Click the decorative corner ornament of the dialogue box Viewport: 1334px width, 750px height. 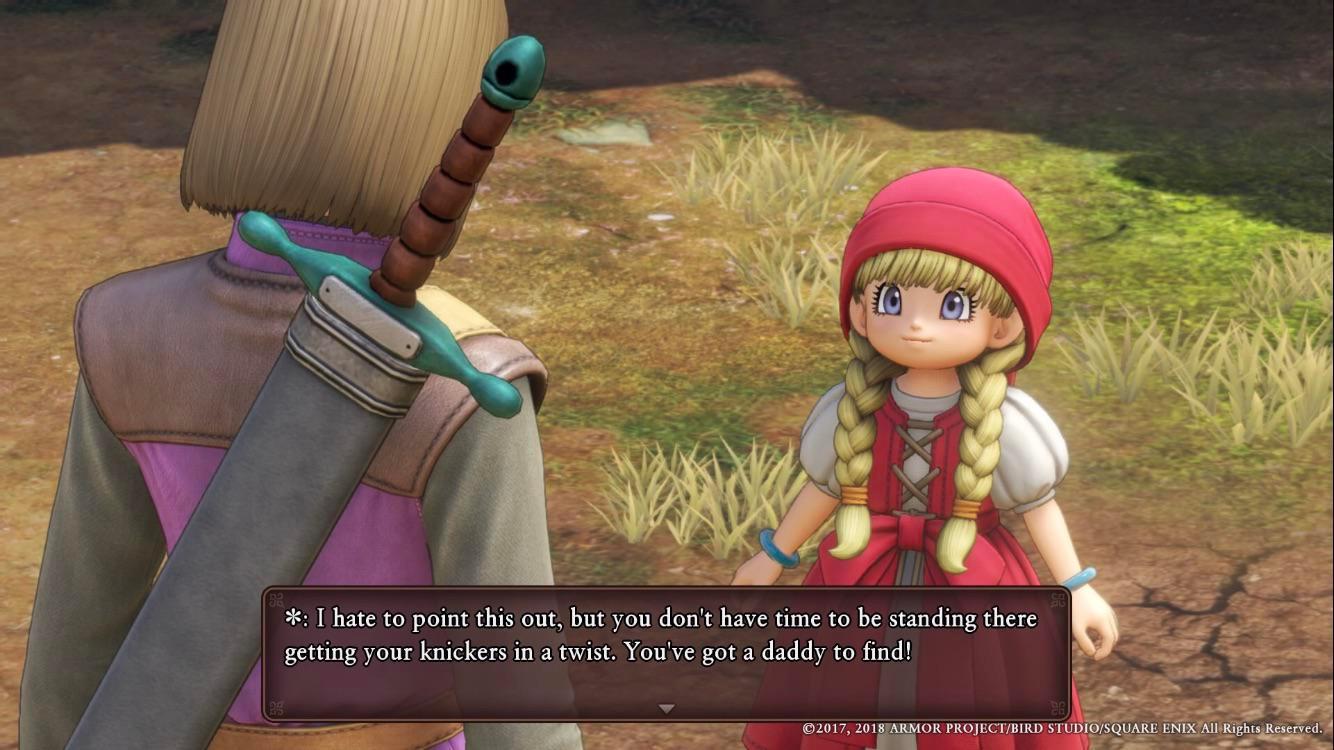pos(278,600)
